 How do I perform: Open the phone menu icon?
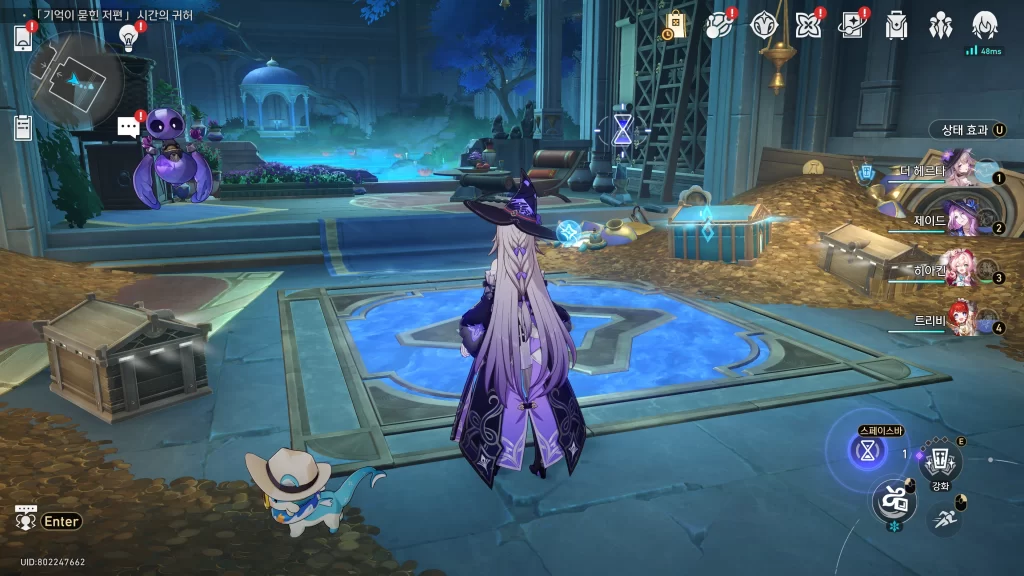[23, 37]
